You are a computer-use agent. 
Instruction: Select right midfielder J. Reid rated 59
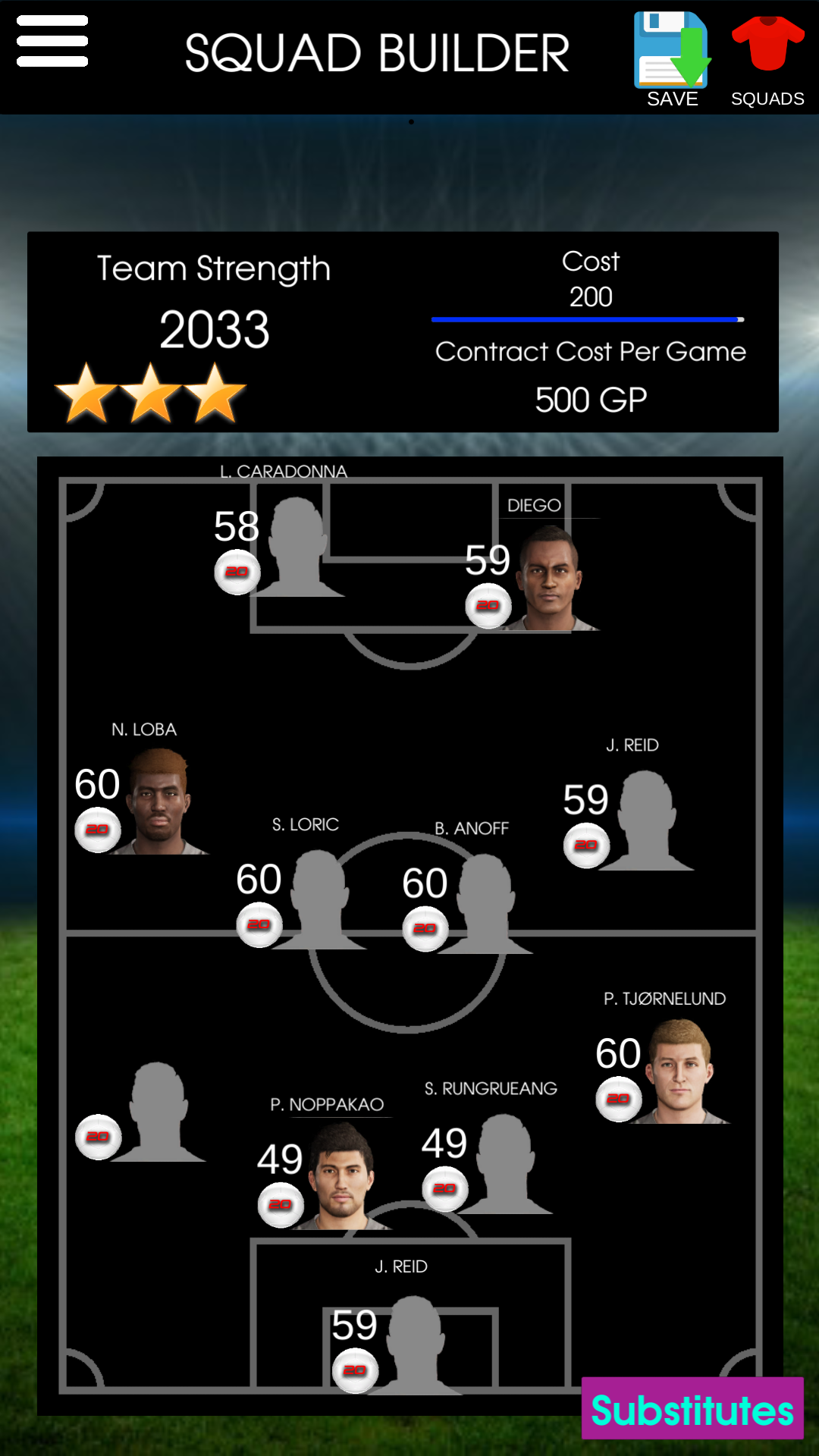pyautogui.click(x=646, y=821)
